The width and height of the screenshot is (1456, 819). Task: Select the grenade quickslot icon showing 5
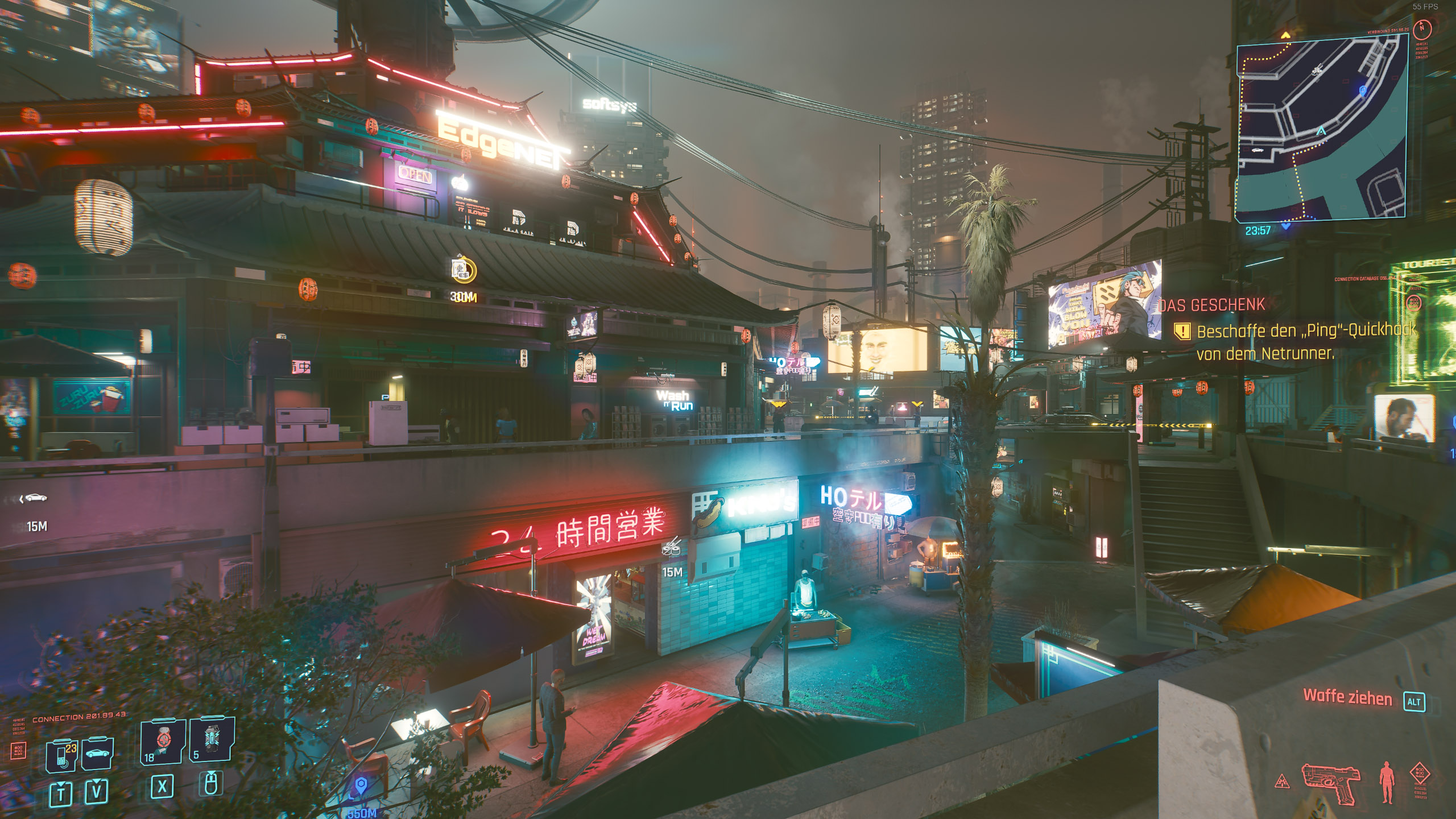click(x=212, y=738)
